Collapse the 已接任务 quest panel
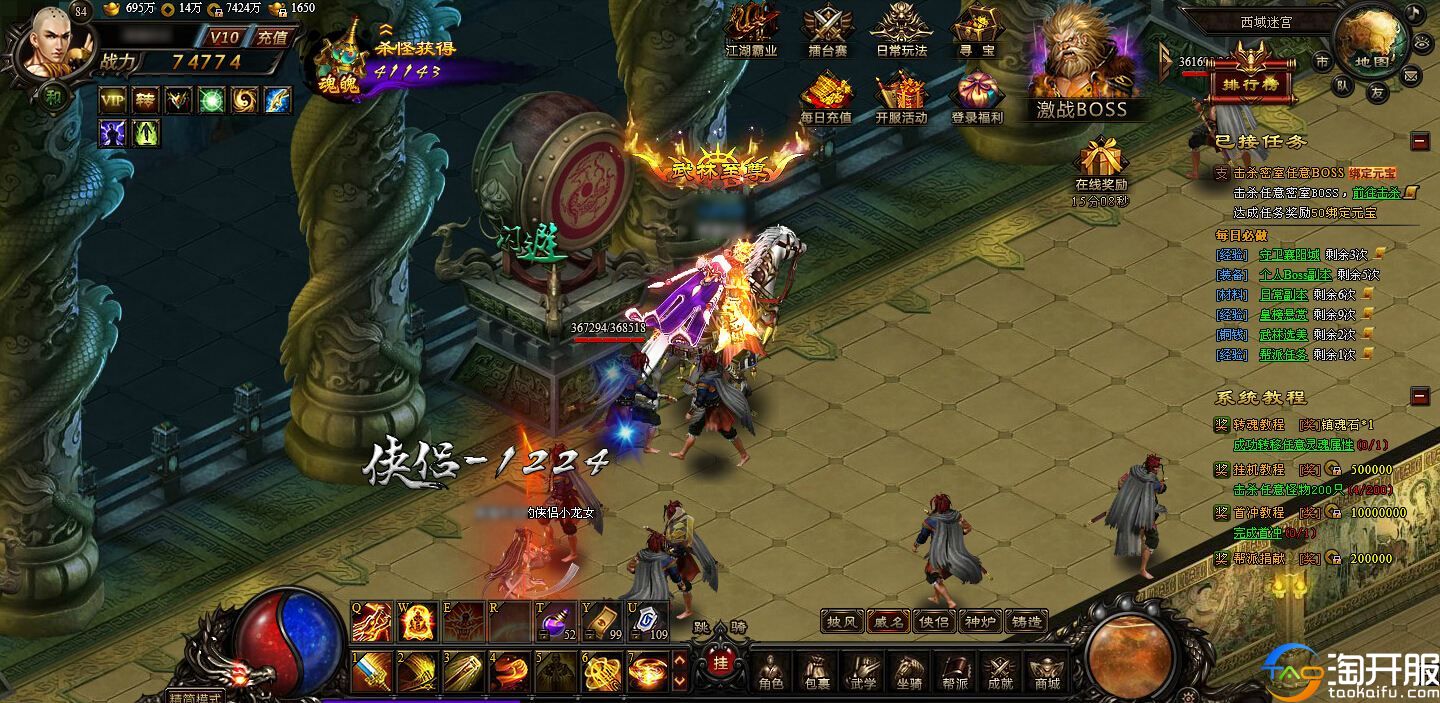 pyautogui.click(x=1420, y=142)
